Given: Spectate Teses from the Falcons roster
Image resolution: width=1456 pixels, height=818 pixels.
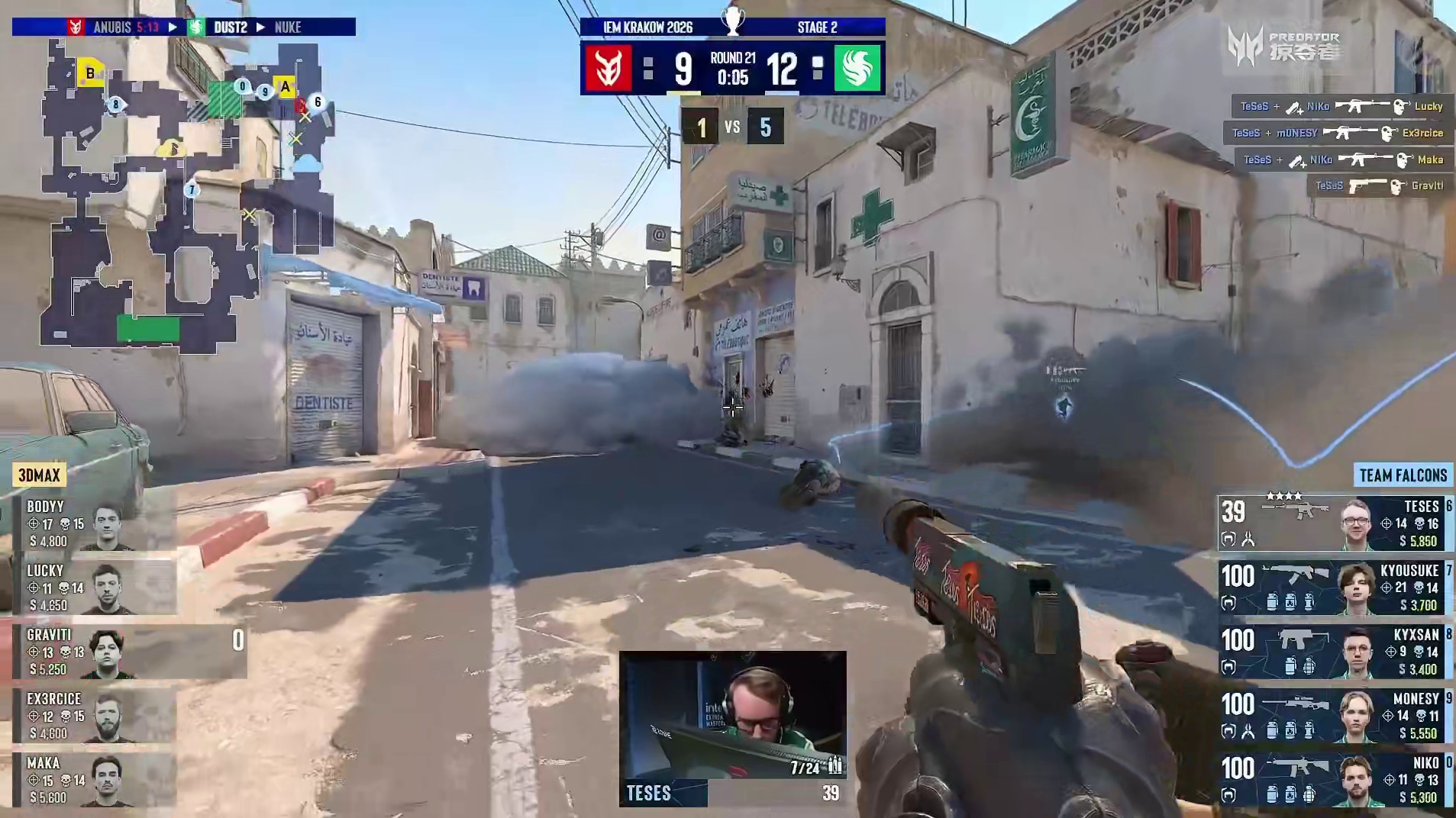Looking at the screenshot, I should [x=1335, y=523].
